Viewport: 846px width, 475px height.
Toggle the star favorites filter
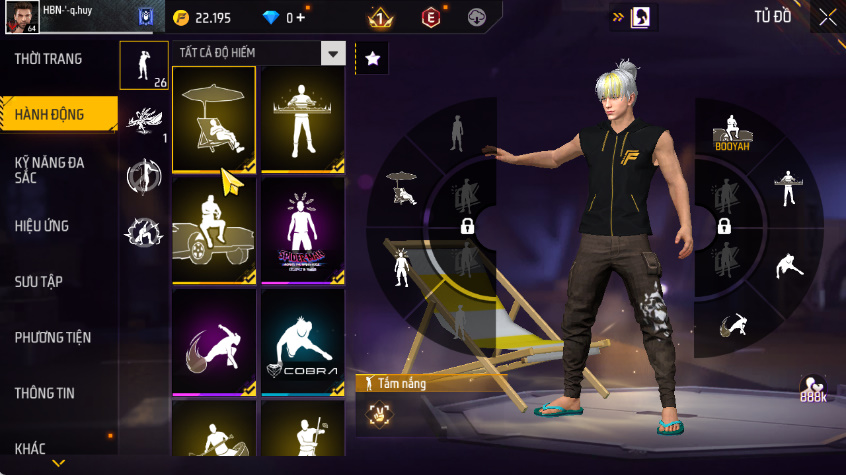373,59
